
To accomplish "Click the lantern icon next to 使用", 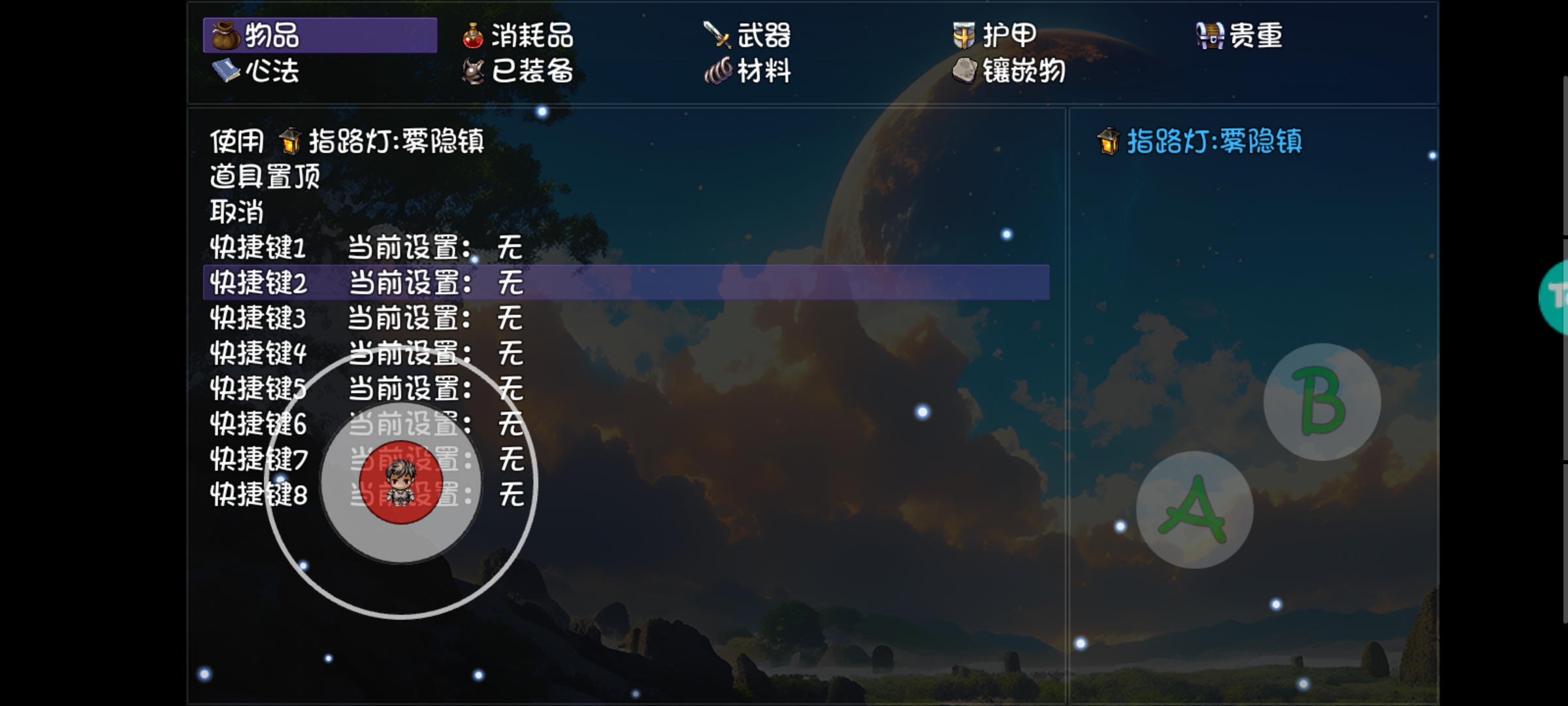I will click(290, 139).
